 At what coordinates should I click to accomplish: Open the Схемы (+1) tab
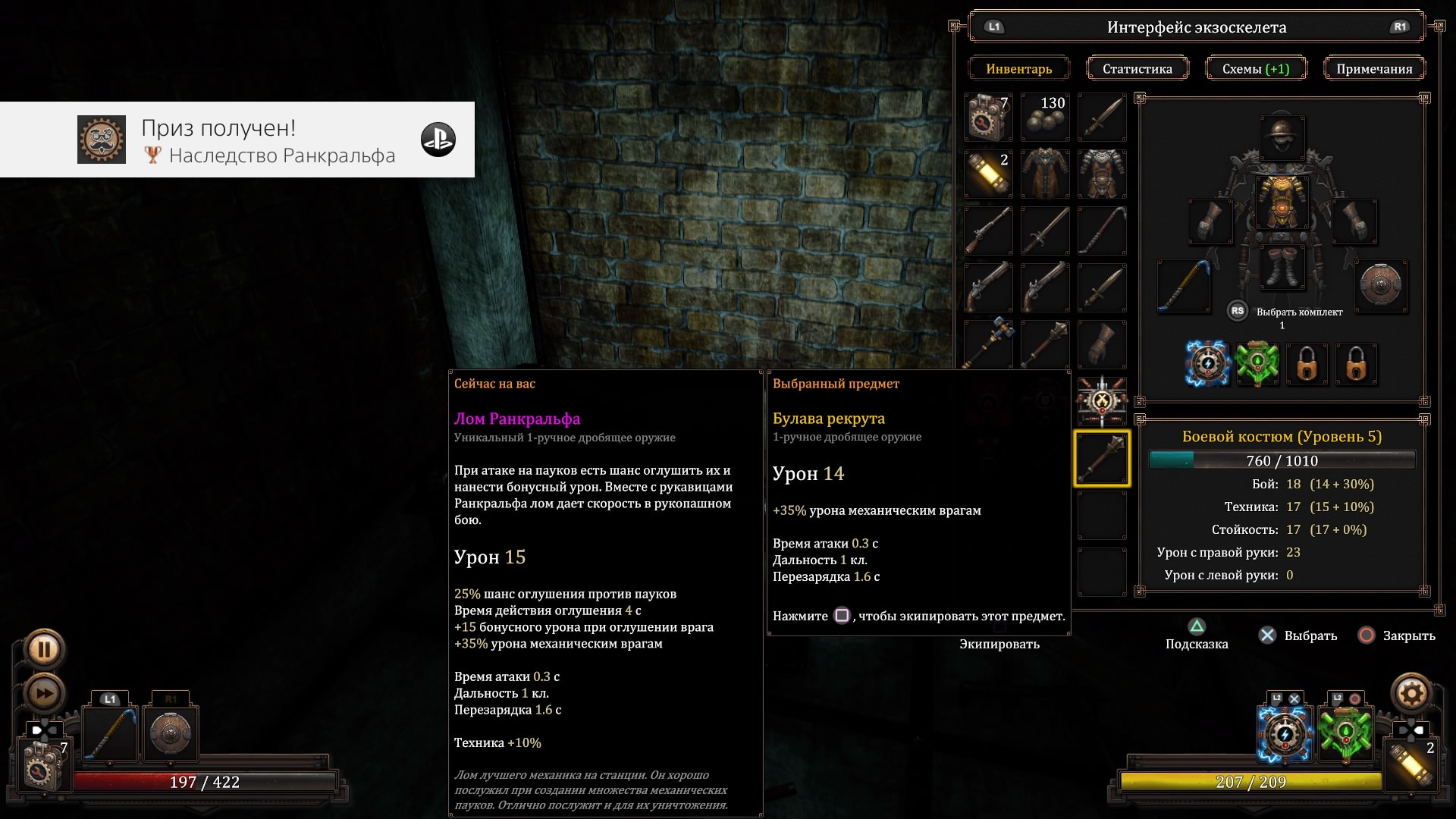click(1256, 69)
